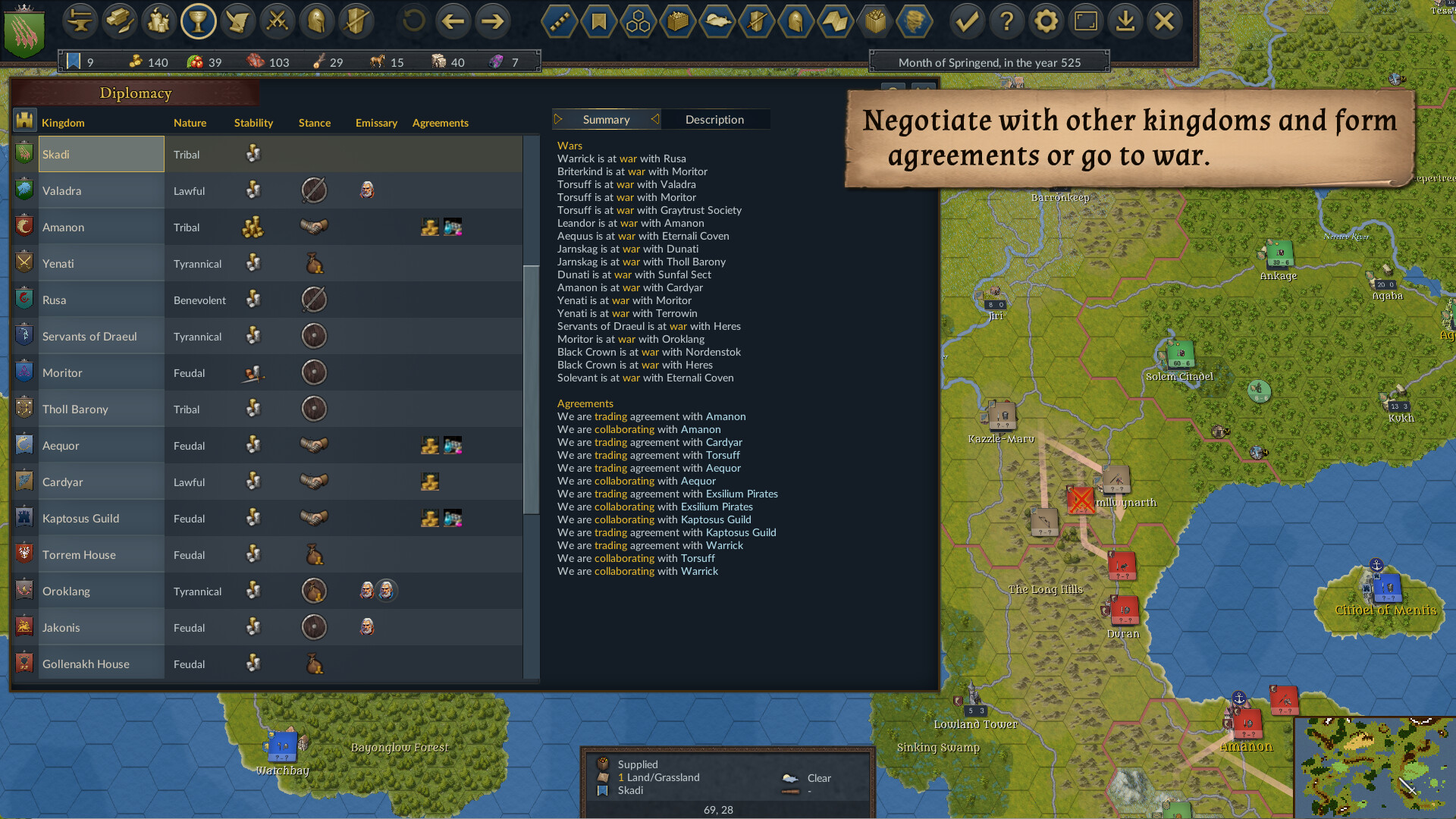Expand the Summary section arrow
This screenshot has width=1456, height=819.
tap(559, 119)
